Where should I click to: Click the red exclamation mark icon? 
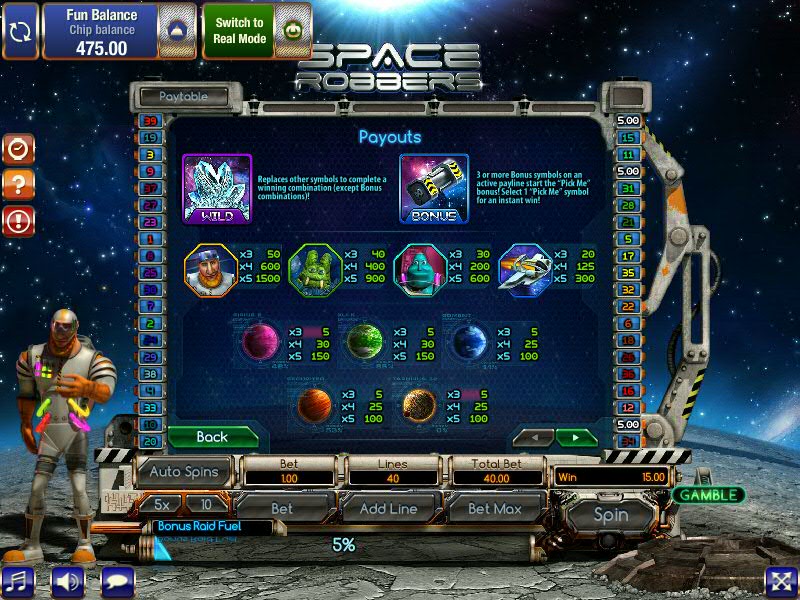(18, 220)
